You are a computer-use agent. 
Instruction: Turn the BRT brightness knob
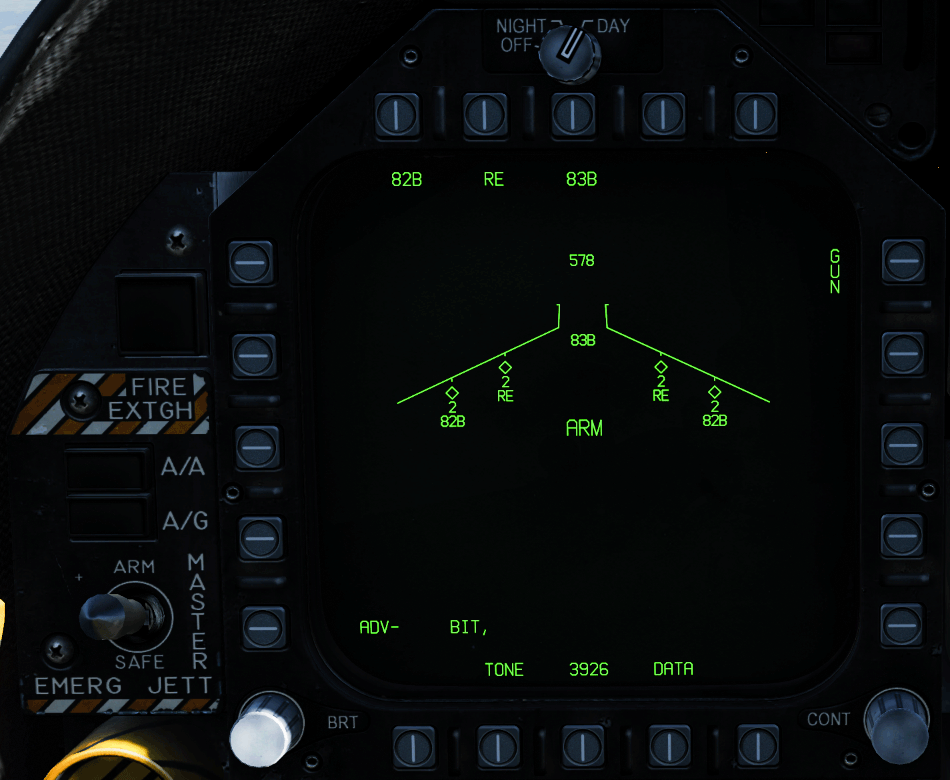pyautogui.click(x=264, y=730)
